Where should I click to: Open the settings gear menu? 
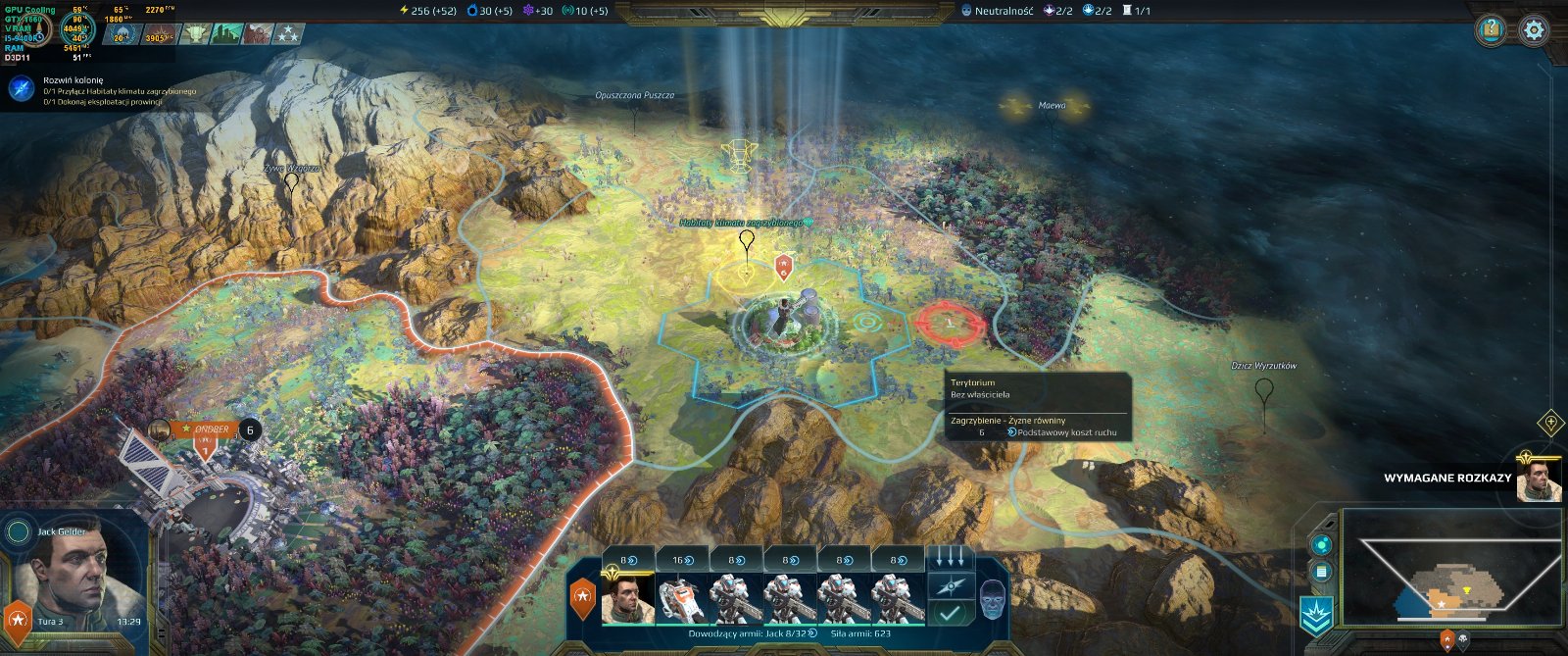1534,30
